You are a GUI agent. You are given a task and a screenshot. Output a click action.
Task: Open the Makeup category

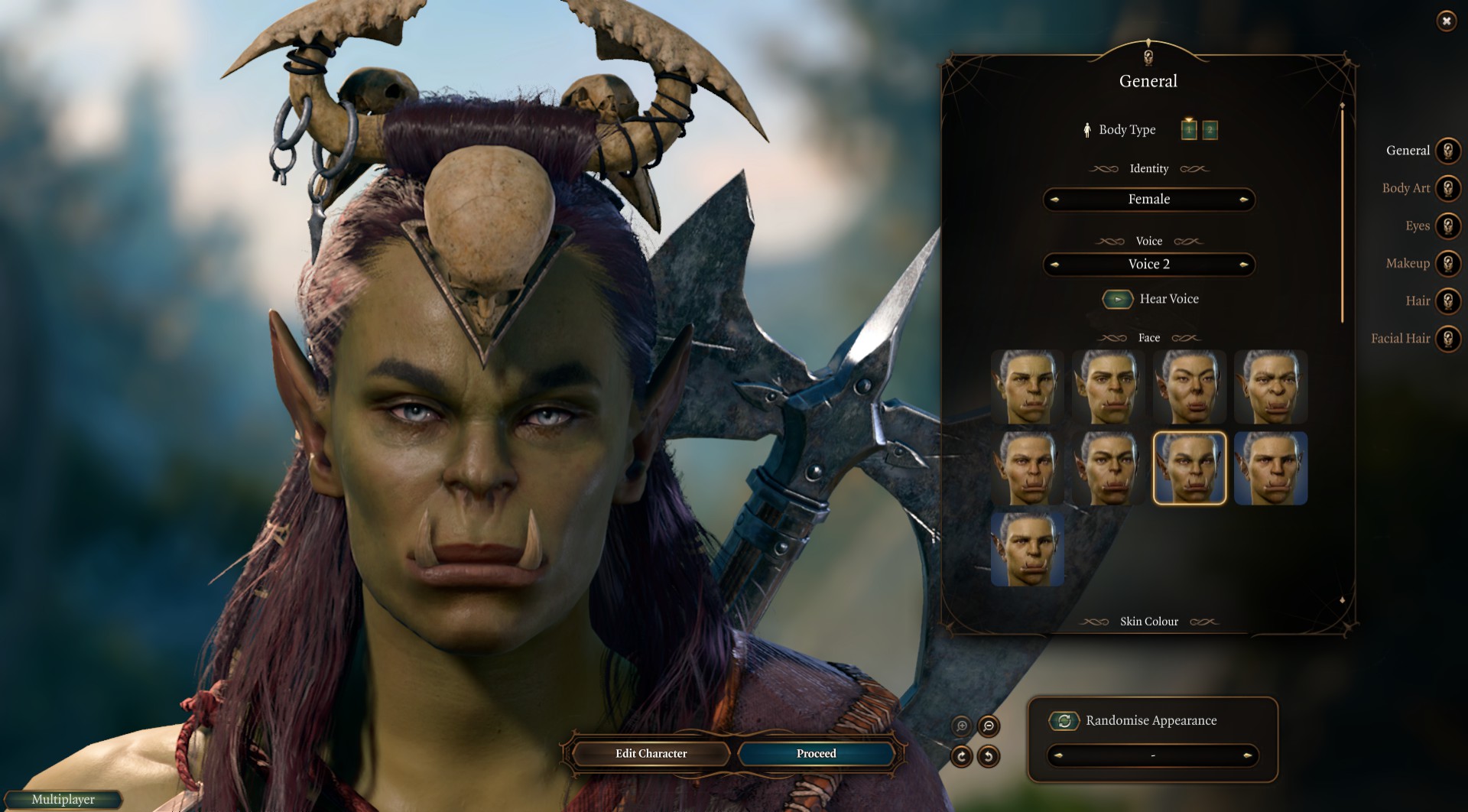coord(1447,263)
